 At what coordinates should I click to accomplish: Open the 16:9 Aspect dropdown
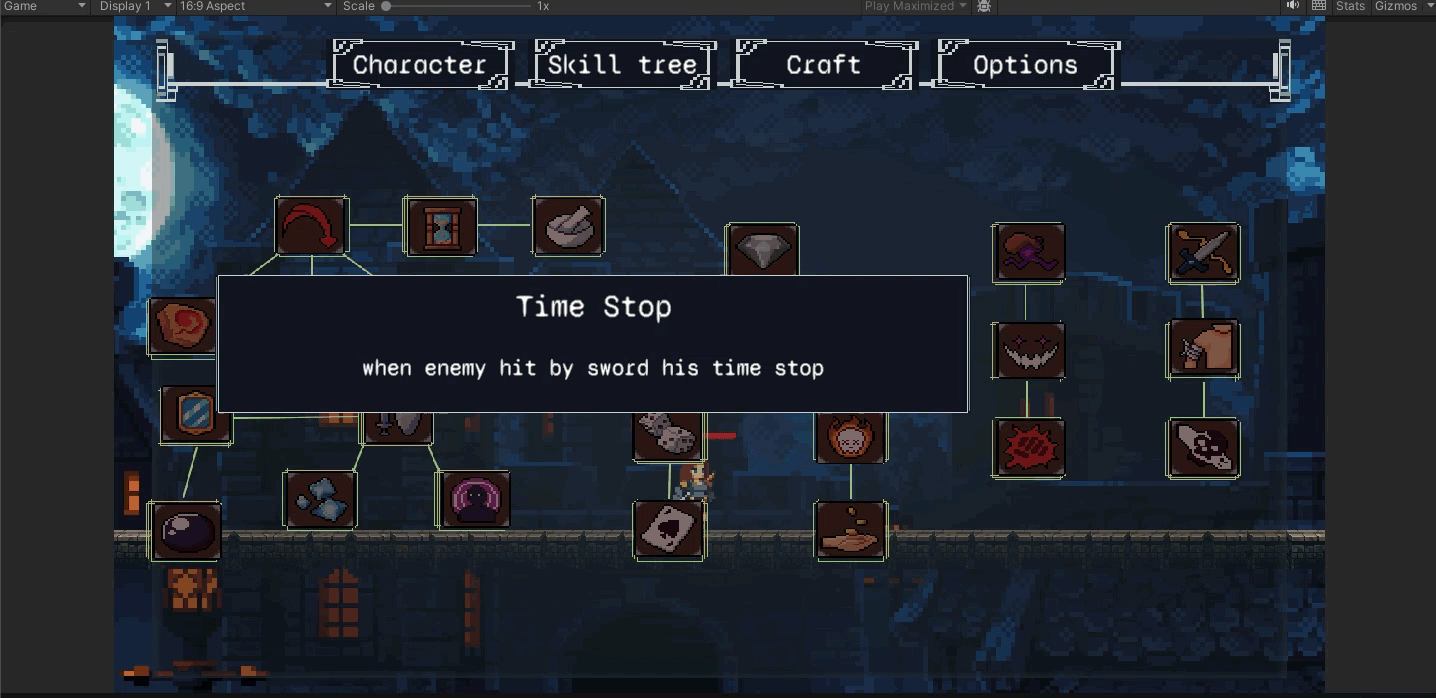(x=255, y=6)
